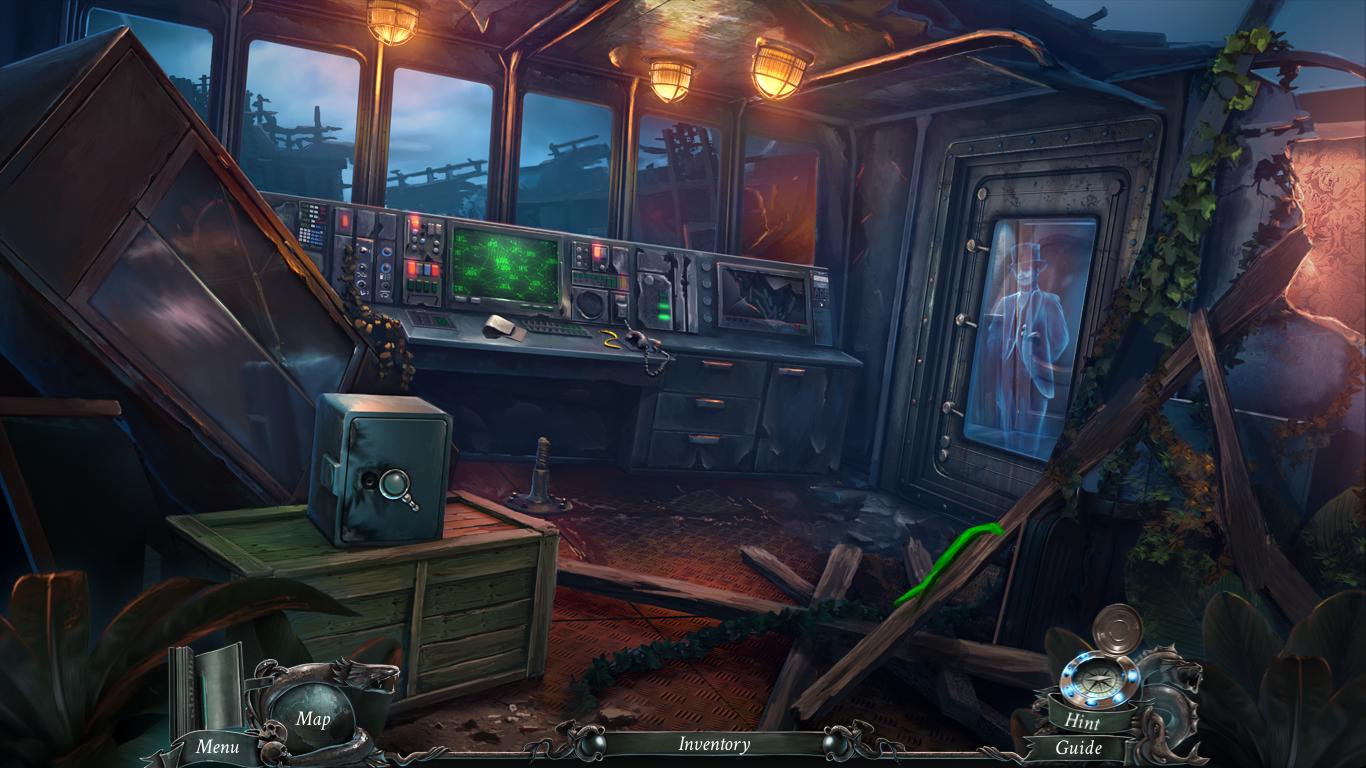Viewport: 1366px width, 768px height.
Task: Open the Menu banner
Action: pos(216,746)
